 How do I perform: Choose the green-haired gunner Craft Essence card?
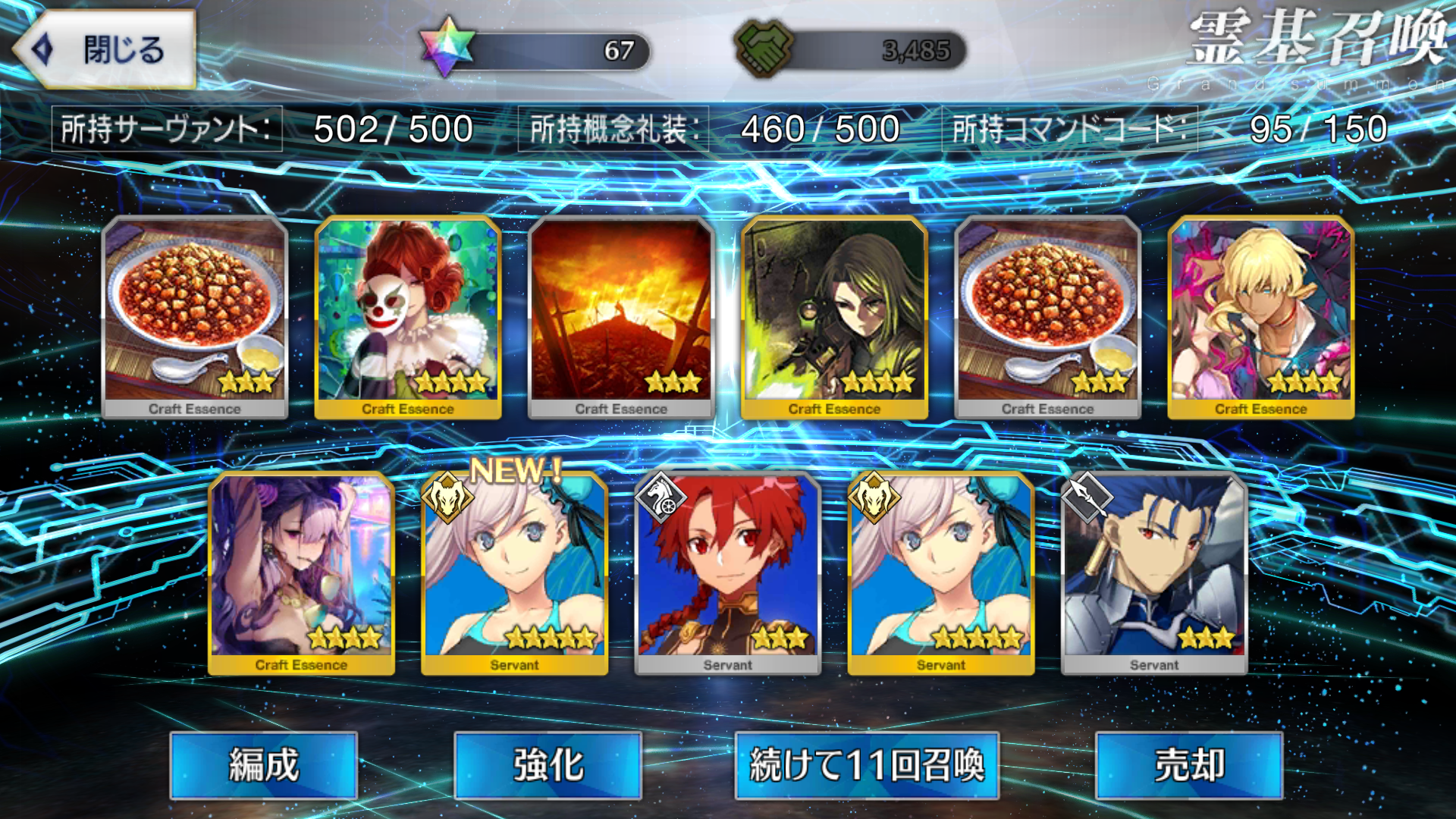(x=834, y=316)
